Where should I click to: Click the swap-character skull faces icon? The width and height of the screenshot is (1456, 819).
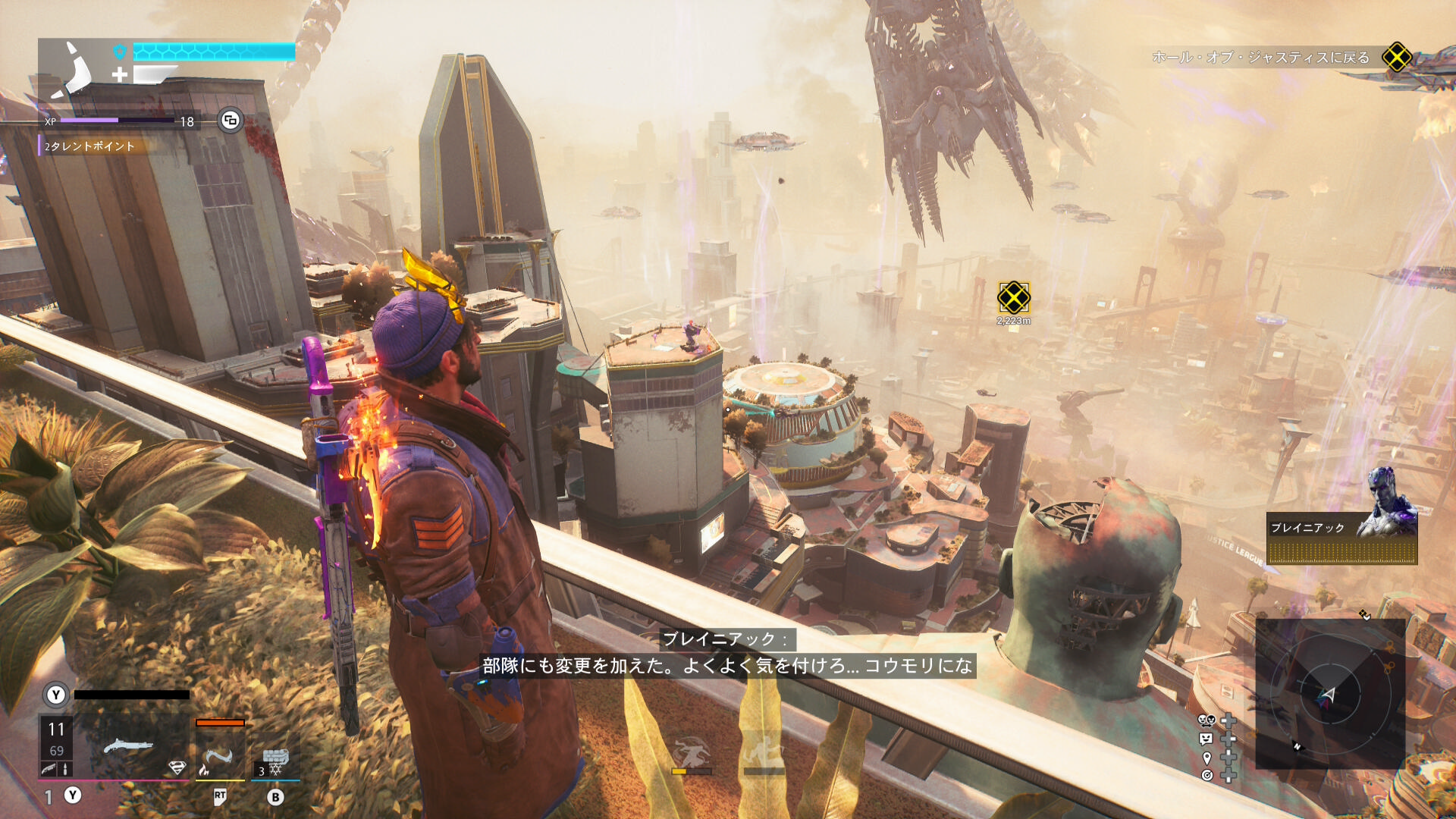[1206, 720]
